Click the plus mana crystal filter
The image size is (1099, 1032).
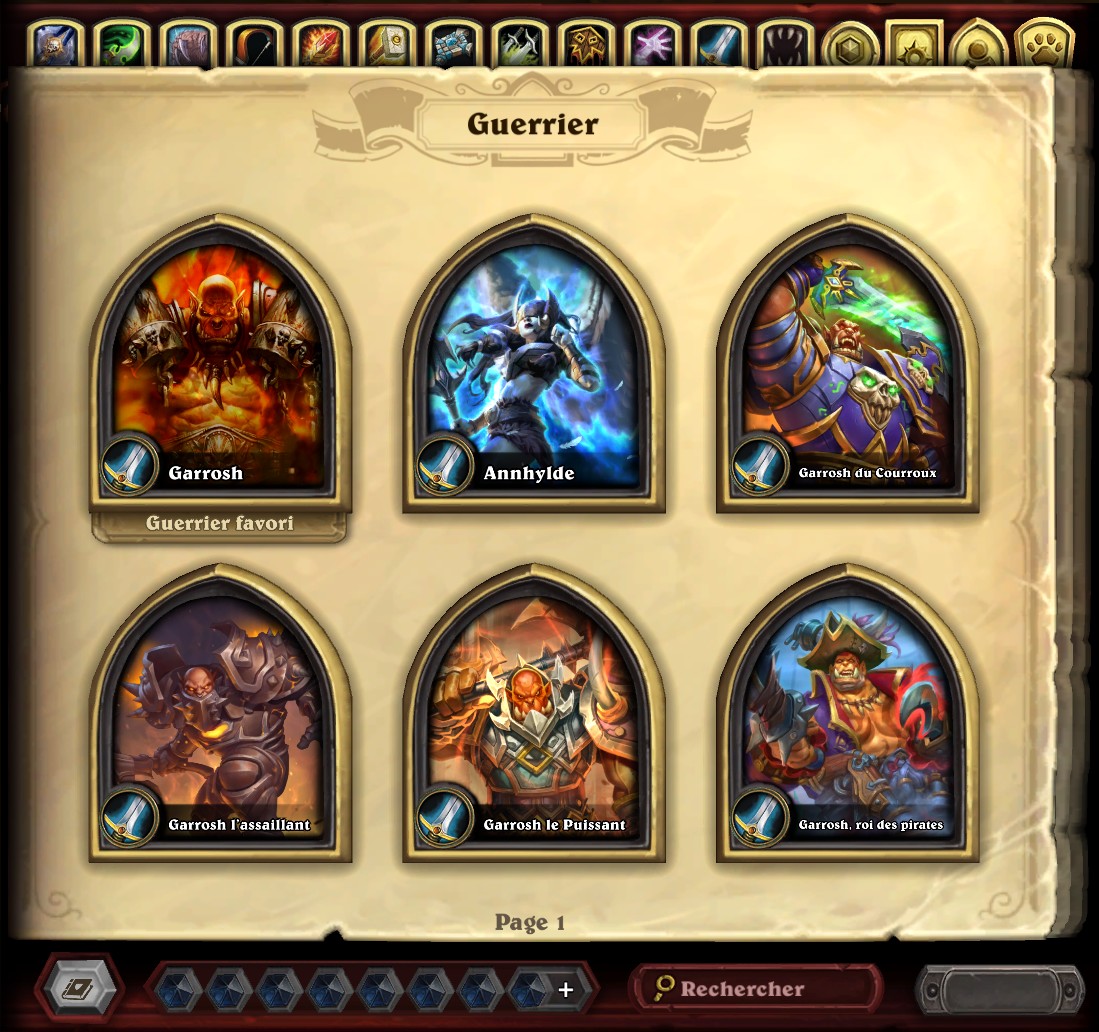point(565,989)
